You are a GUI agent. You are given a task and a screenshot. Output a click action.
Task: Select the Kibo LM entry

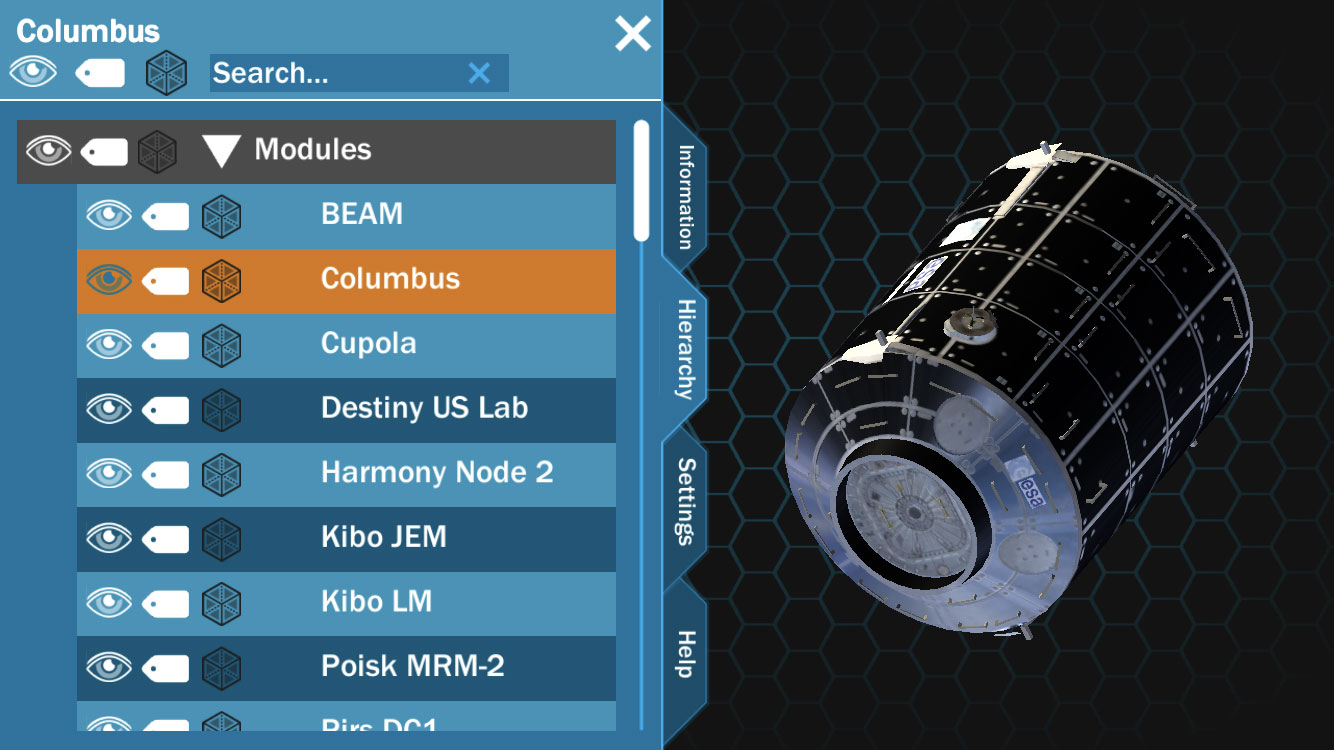376,601
